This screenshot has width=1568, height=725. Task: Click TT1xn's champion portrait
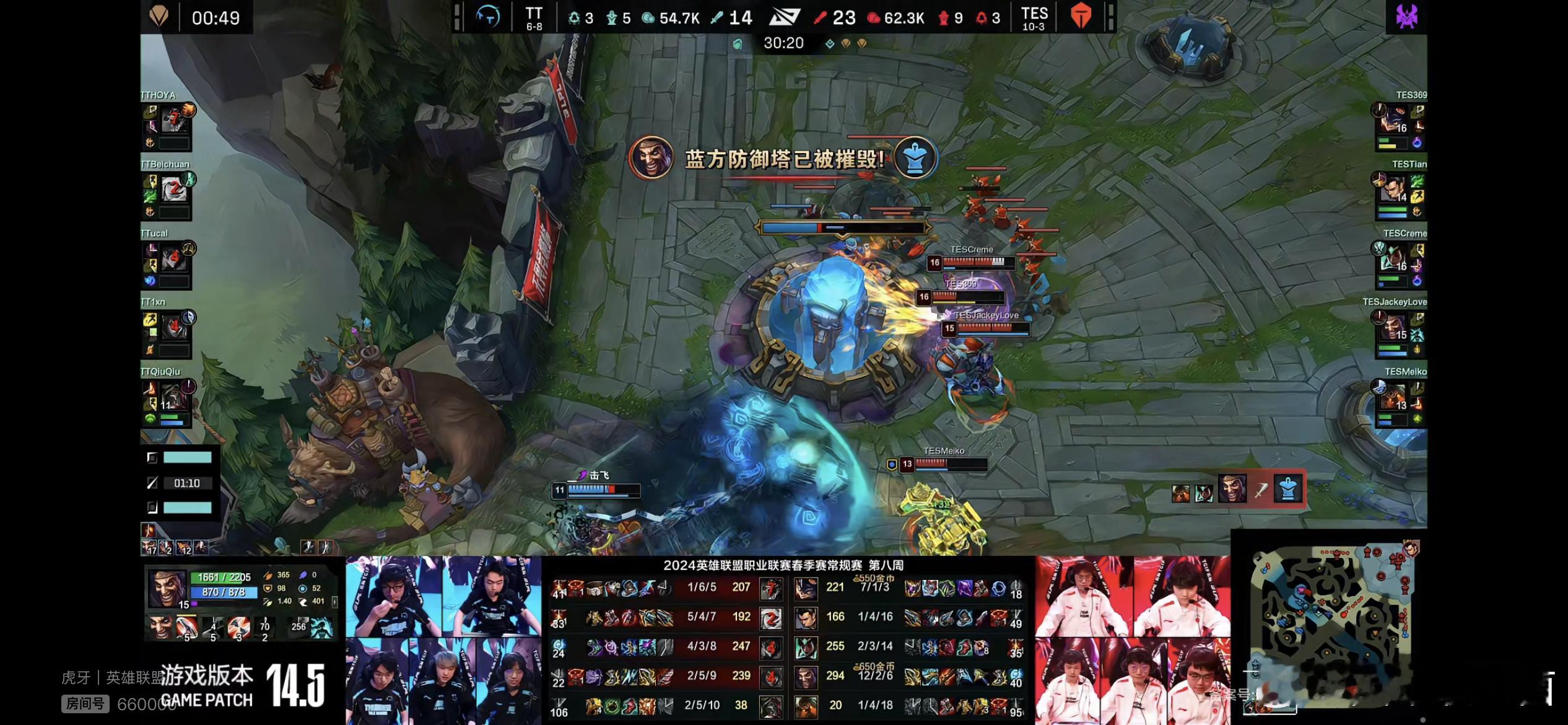click(174, 327)
